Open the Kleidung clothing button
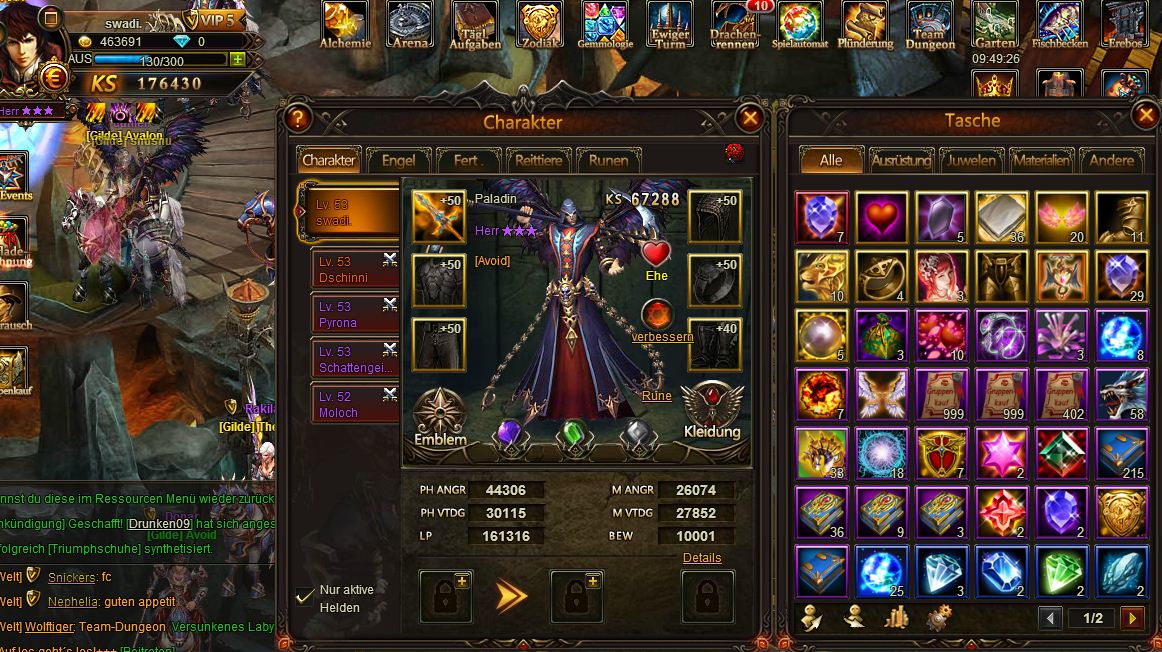The image size is (1162, 652). (711, 410)
